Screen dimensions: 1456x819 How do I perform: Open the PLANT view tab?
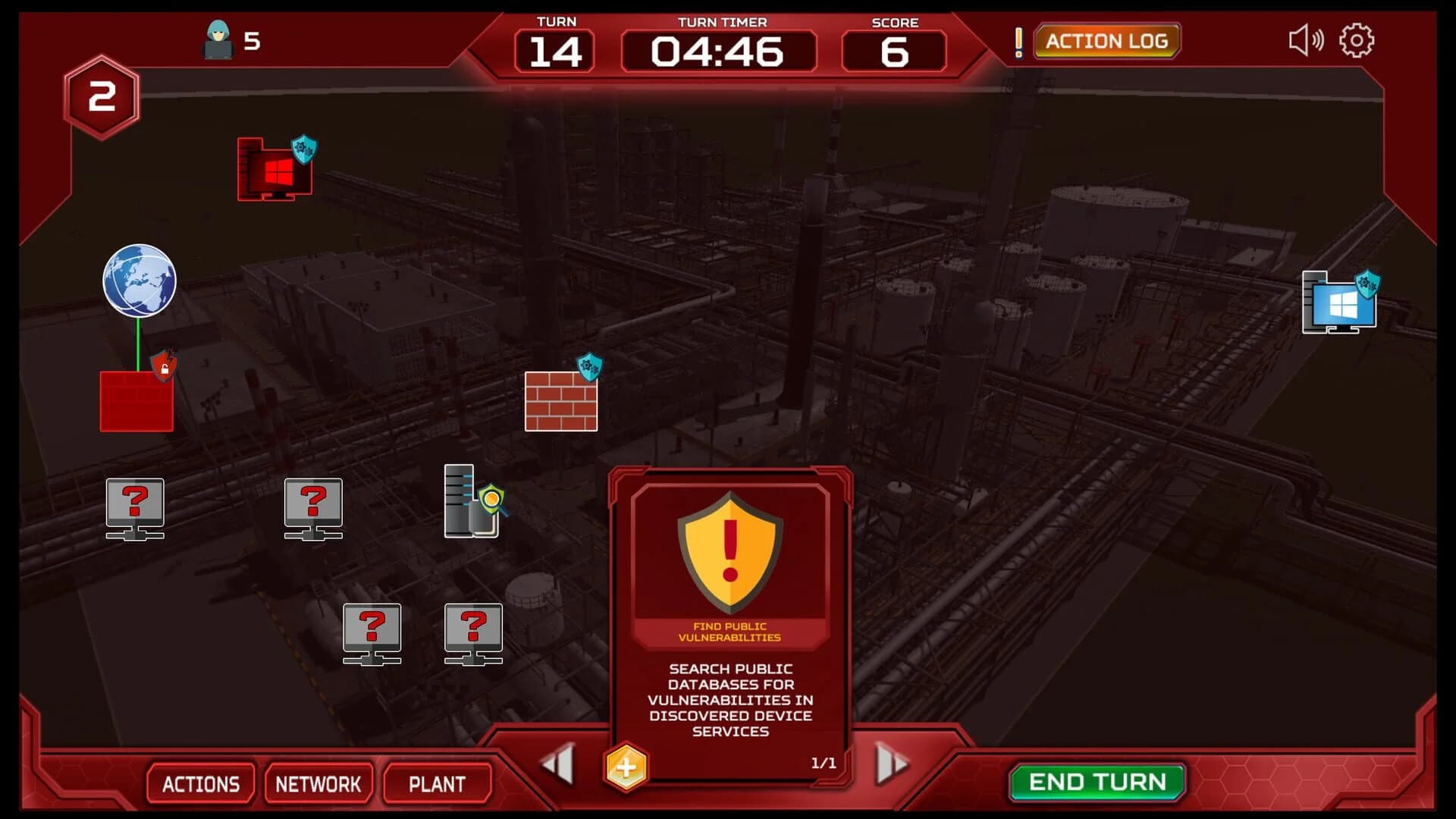438,784
